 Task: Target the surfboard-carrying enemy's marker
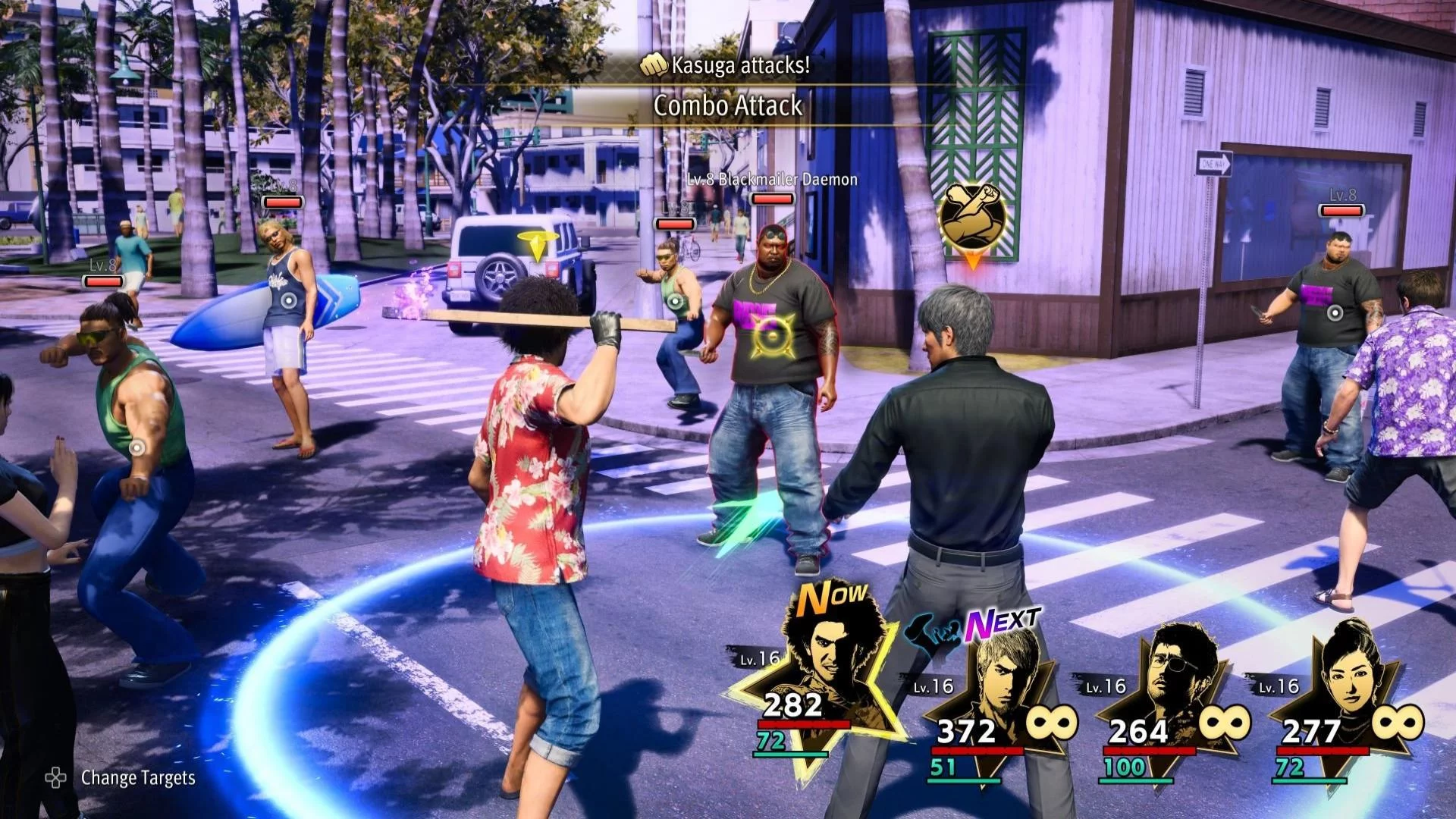point(288,300)
